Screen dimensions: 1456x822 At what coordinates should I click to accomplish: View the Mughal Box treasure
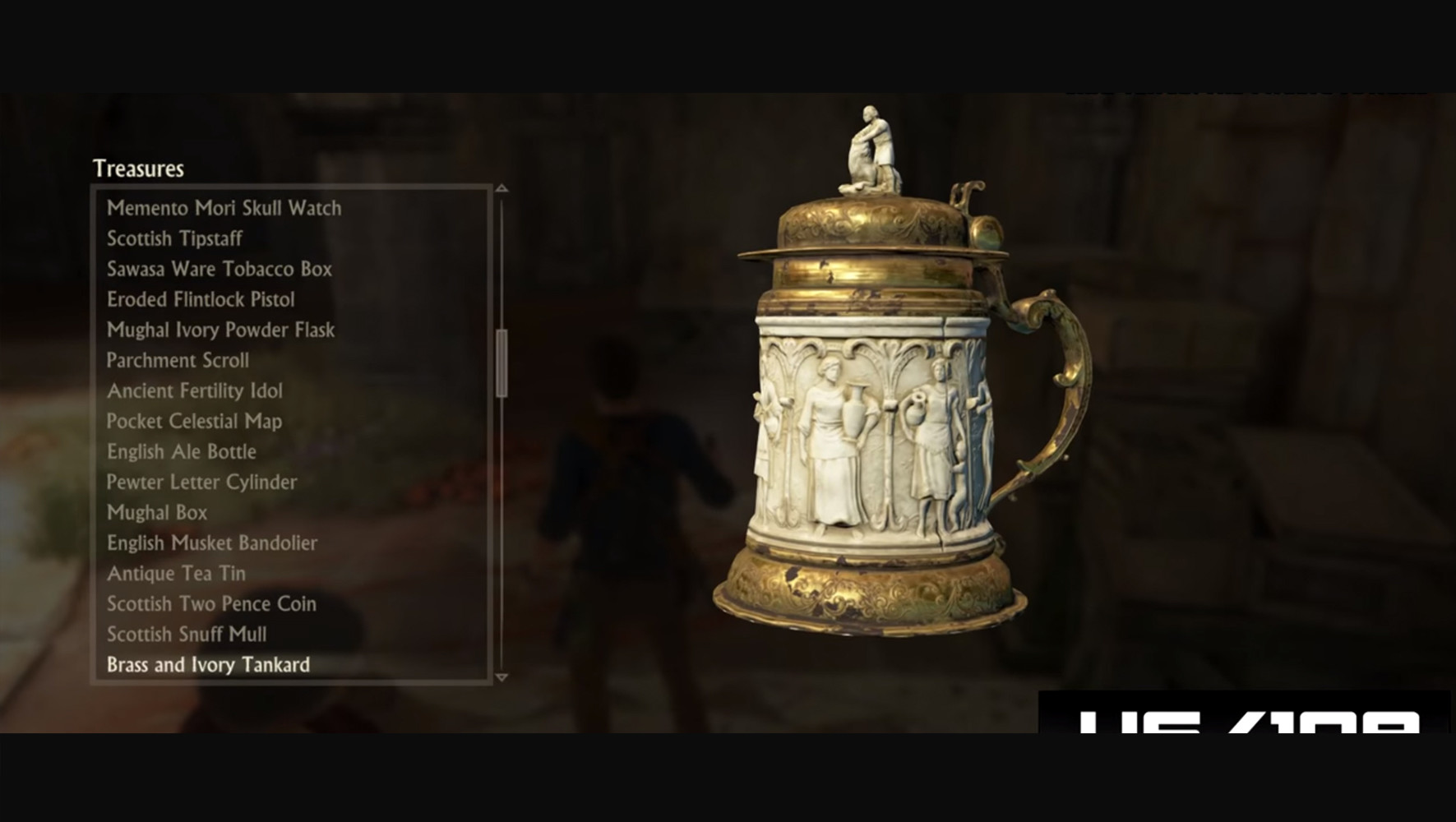pyautogui.click(x=157, y=512)
